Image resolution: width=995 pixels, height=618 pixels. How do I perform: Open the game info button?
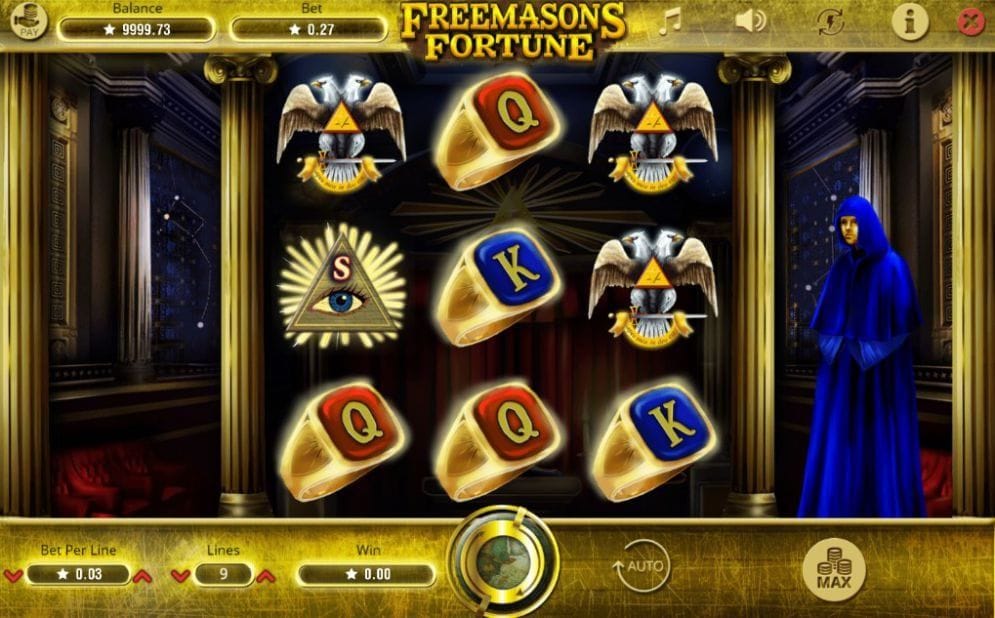point(909,20)
